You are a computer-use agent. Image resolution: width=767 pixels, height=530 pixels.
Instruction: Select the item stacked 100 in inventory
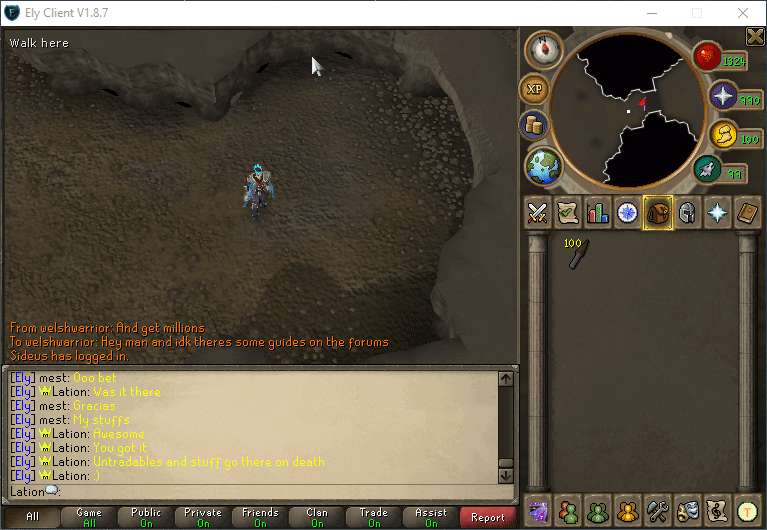tap(578, 254)
